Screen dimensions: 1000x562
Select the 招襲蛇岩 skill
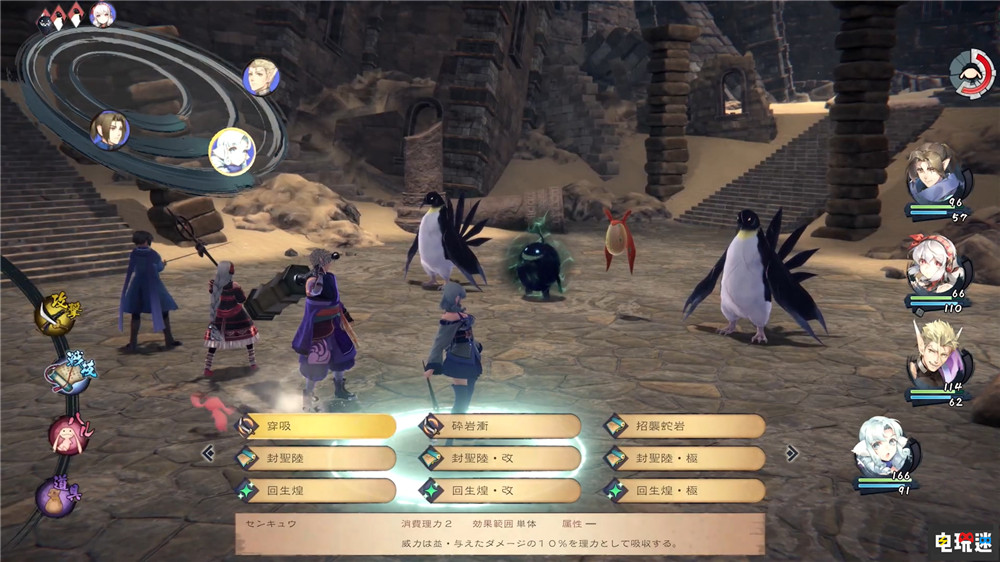[684, 425]
